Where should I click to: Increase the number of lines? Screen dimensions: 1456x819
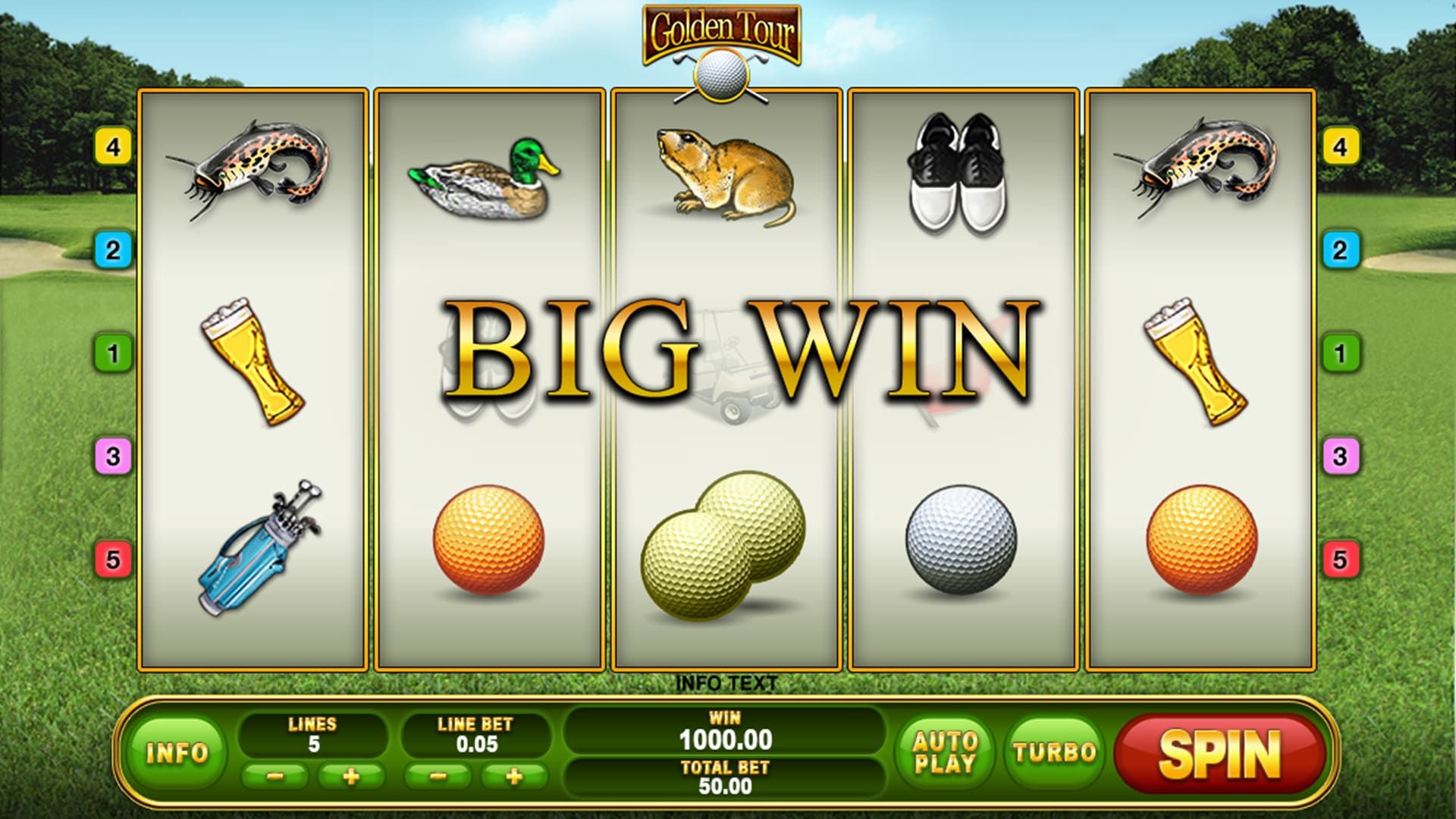(351, 777)
